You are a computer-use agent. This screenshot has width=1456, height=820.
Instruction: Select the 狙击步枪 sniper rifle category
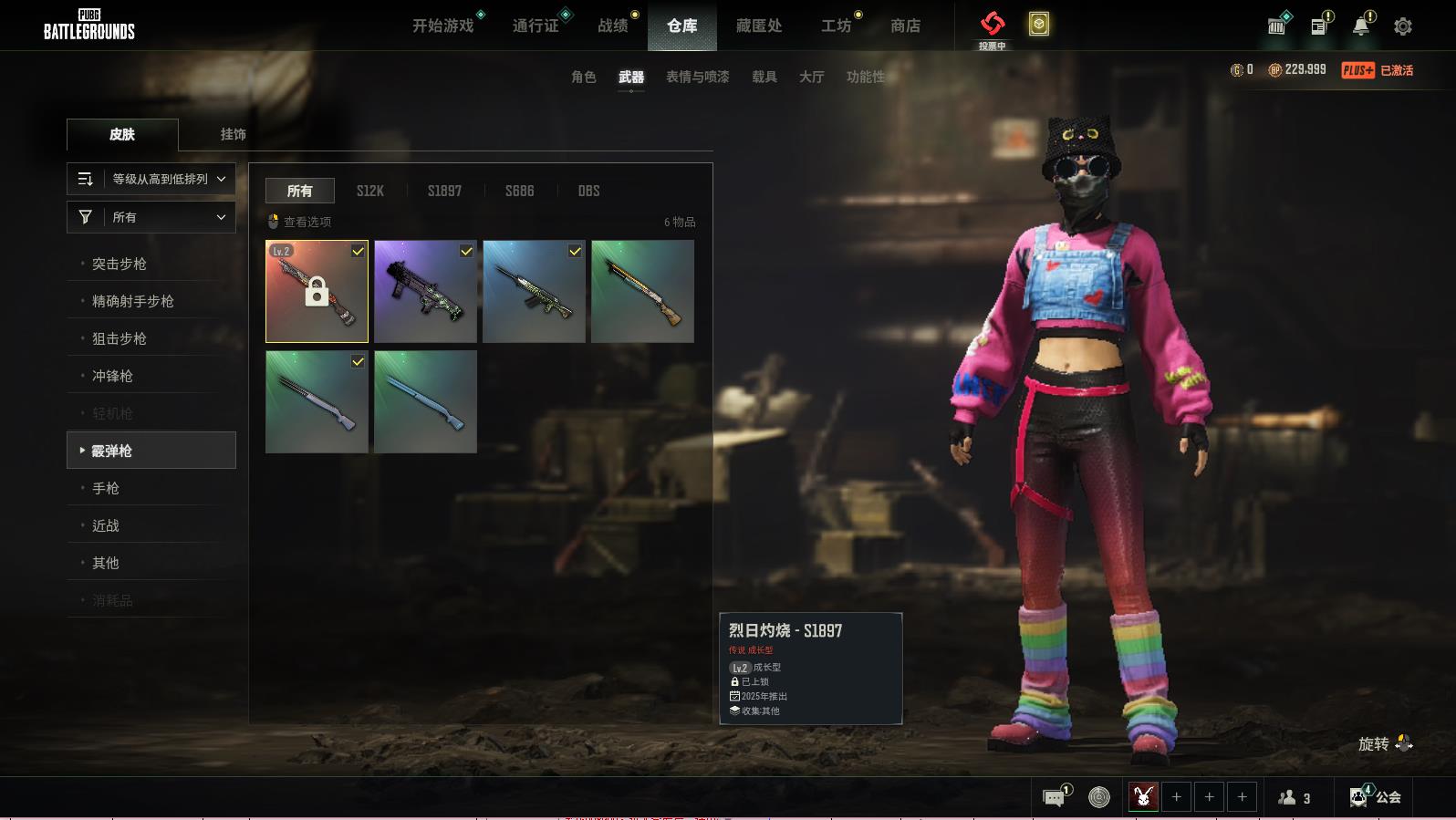pyautogui.click(x=120, y=338)
